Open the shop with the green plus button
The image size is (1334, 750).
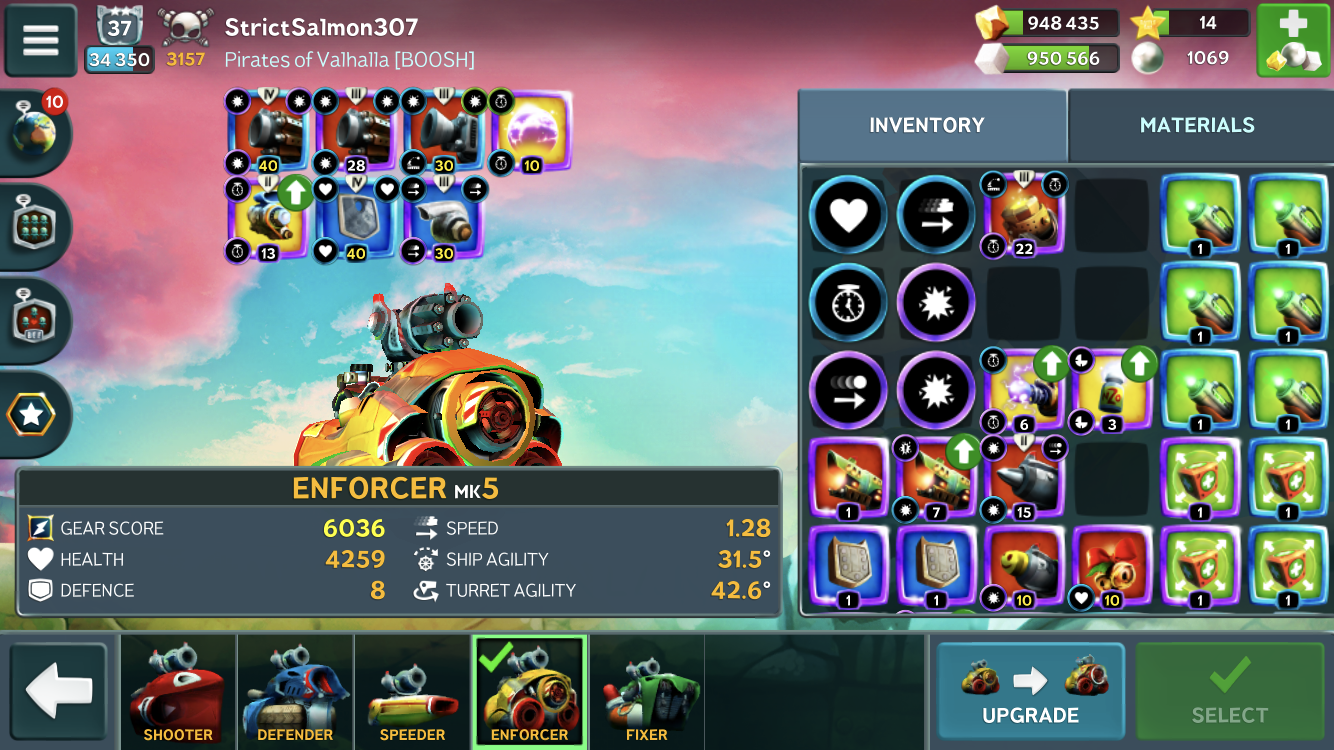click(x=1292, y=41)
